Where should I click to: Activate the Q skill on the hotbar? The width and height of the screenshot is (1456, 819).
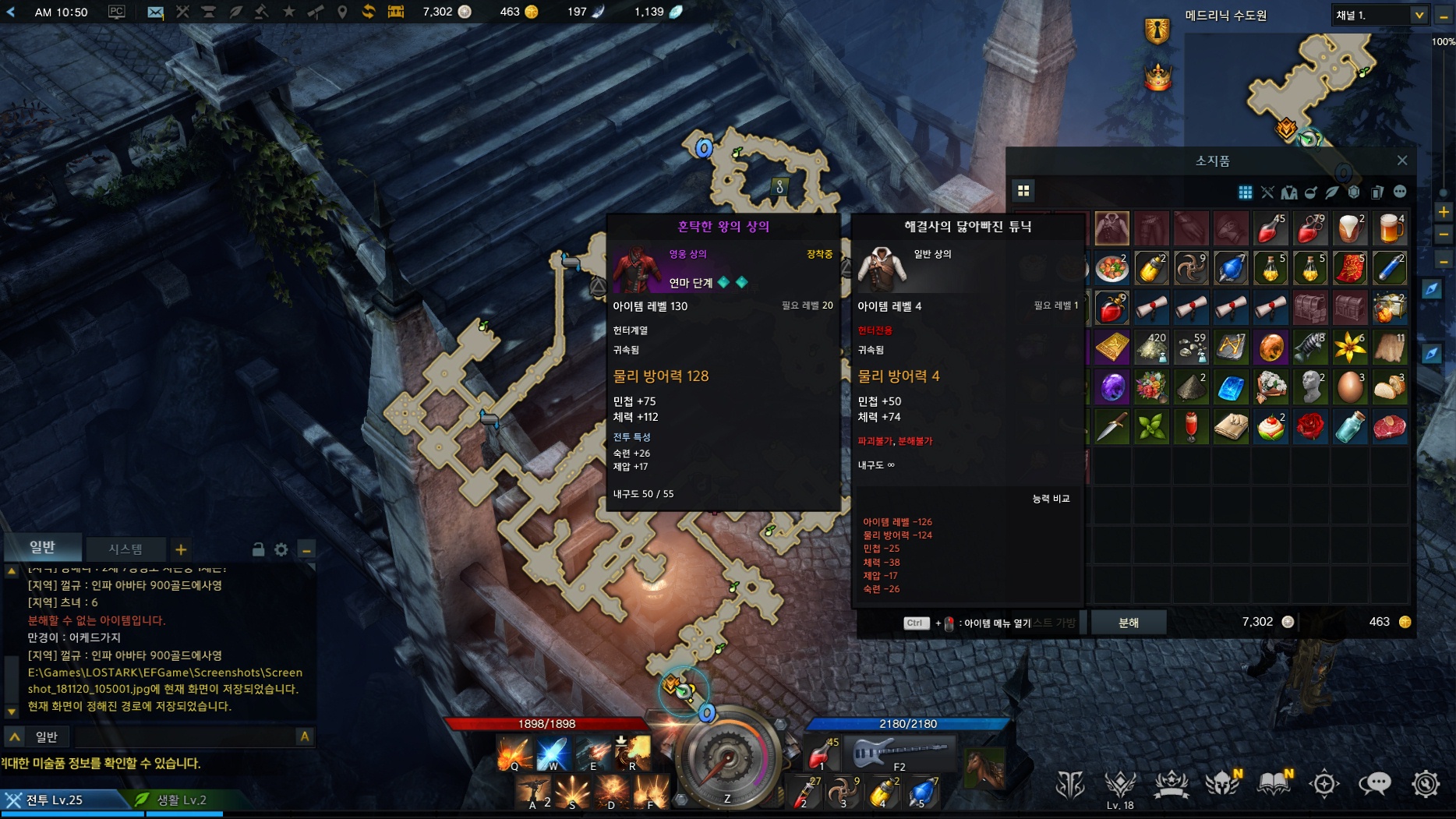(x=514, y=754)
